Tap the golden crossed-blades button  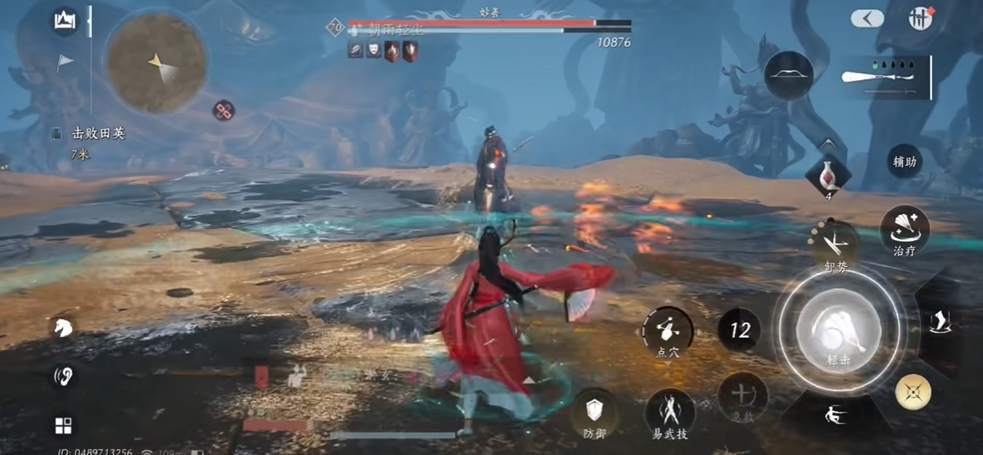912,391
